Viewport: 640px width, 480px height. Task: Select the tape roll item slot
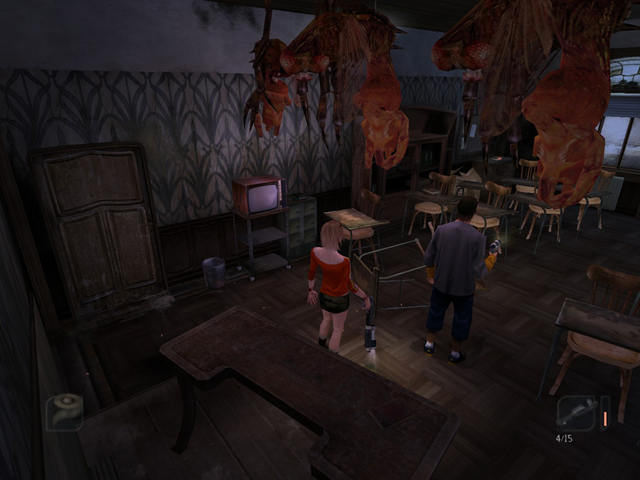coord(64,411)
